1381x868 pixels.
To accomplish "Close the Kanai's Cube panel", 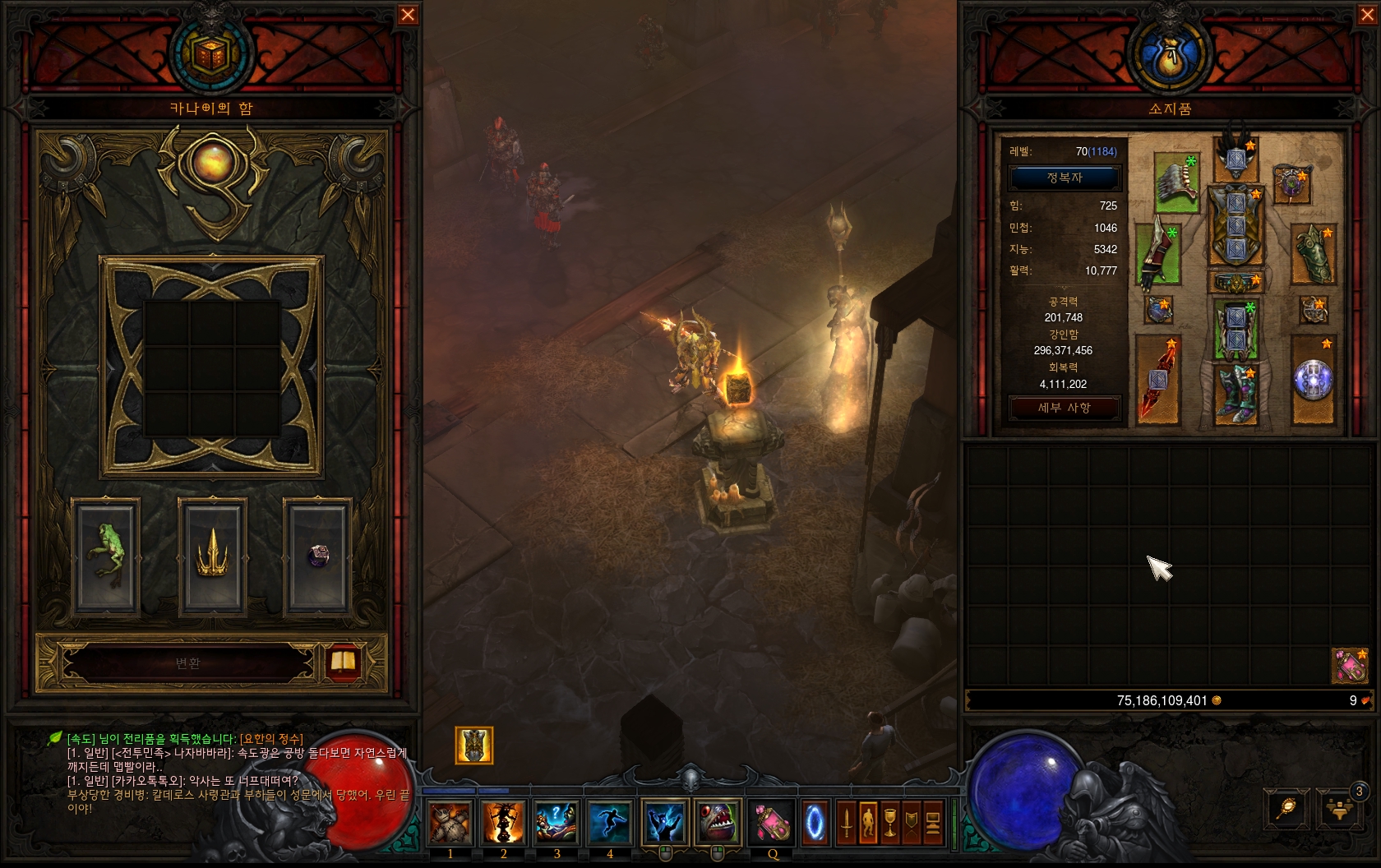I will click(408, 15).
